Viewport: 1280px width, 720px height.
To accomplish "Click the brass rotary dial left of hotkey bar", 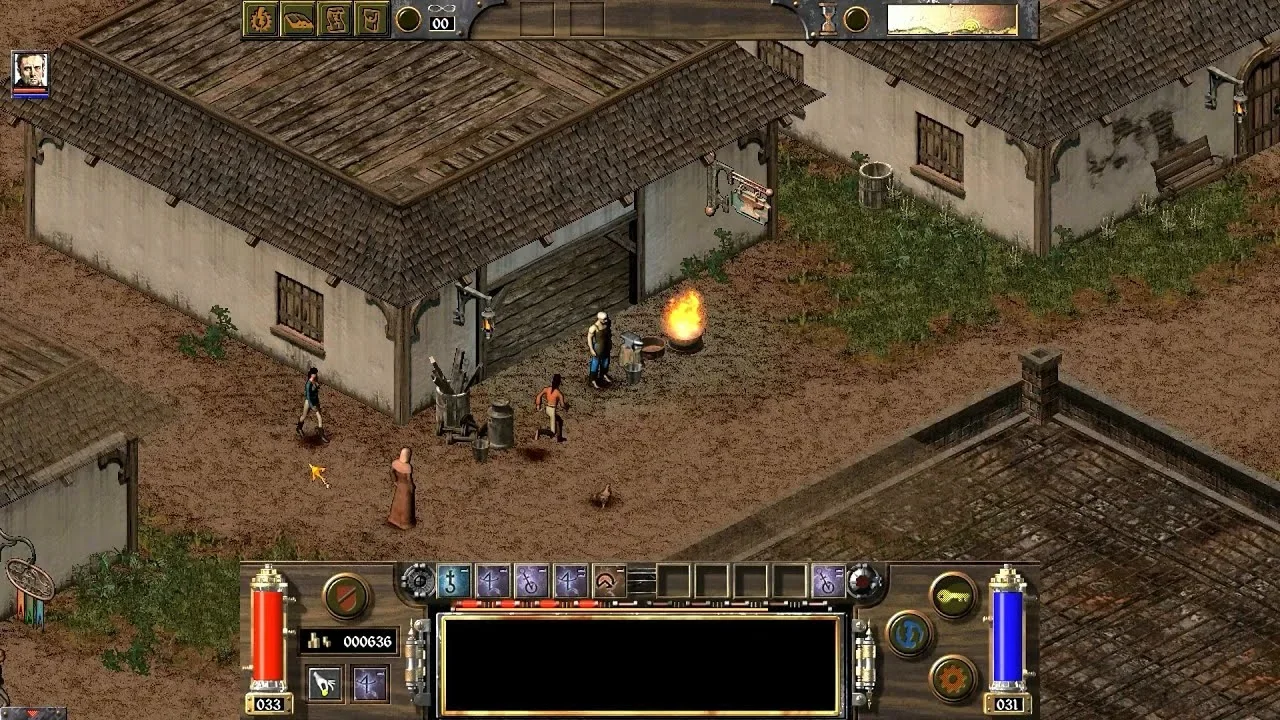I will (x=418, y=581).
